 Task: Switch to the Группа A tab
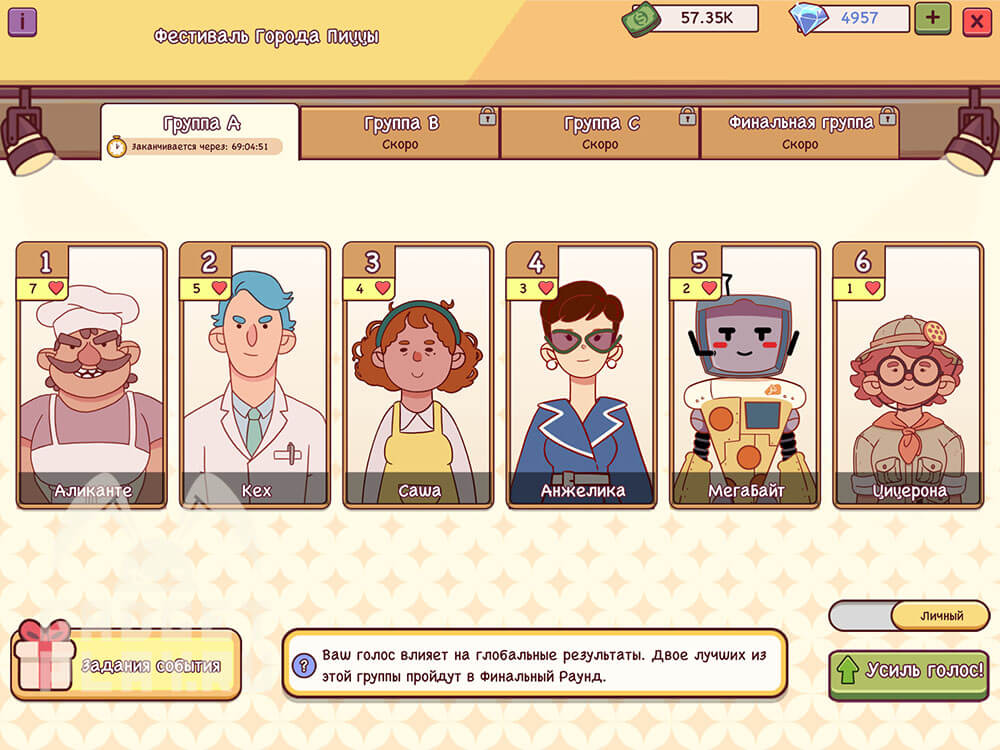pos(200,132)
